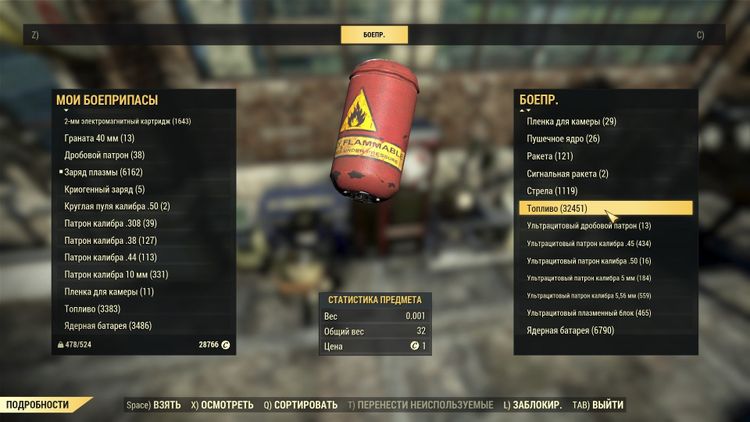This screenshot has height=422, width=750.
Task: Select Сигнальная ракета (2)
Action: (568, 173)
